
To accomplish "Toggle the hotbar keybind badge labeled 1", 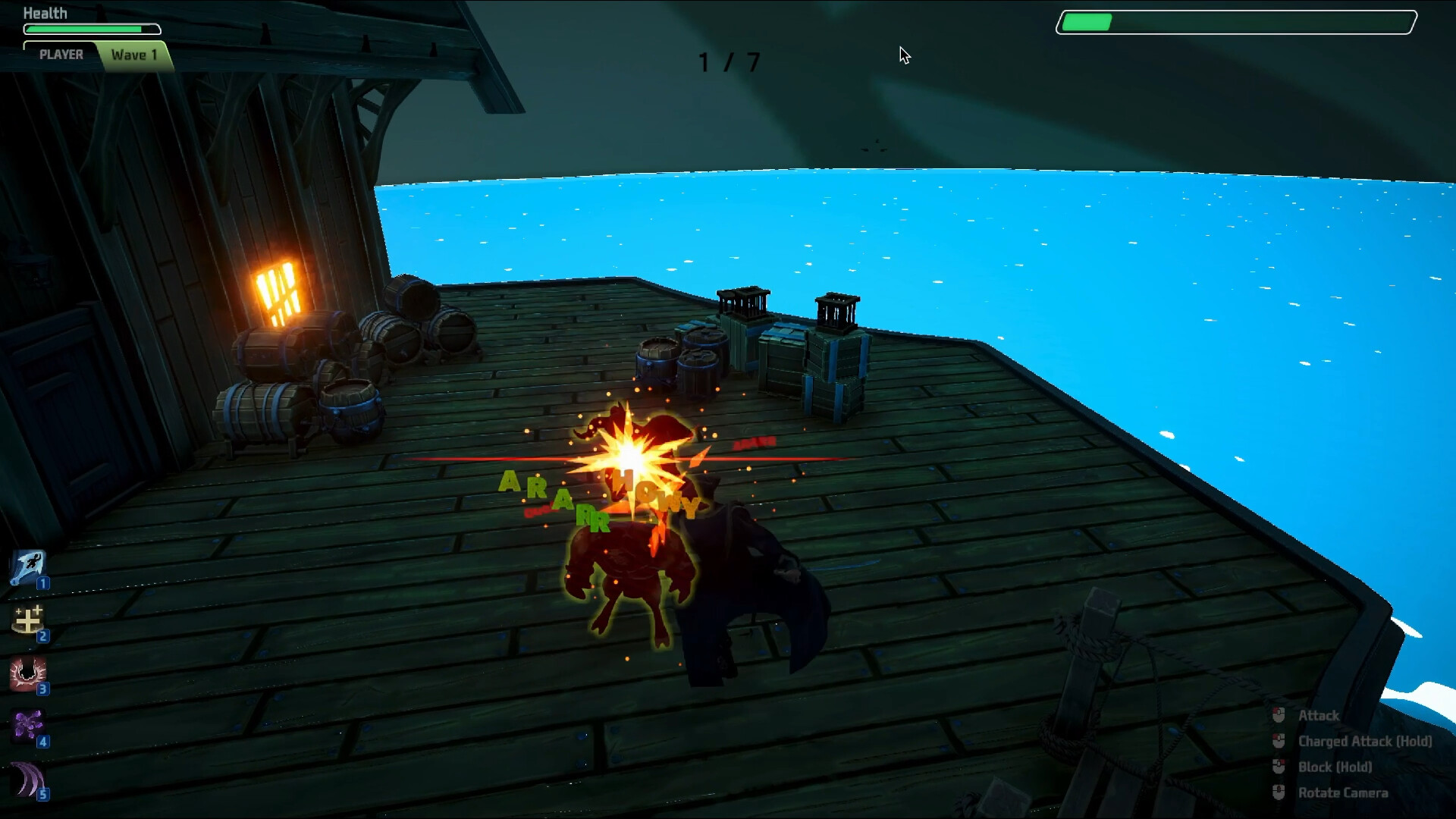I will [43, 583].
